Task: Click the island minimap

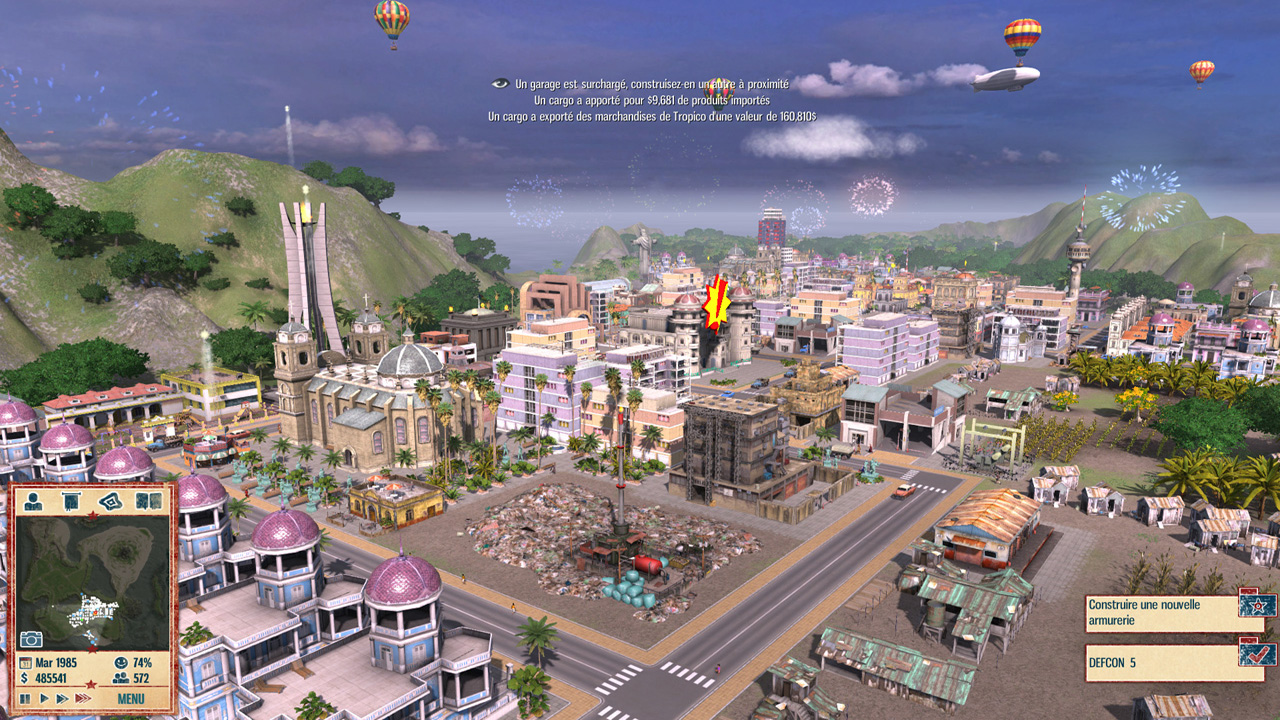Action: point(92,582)
